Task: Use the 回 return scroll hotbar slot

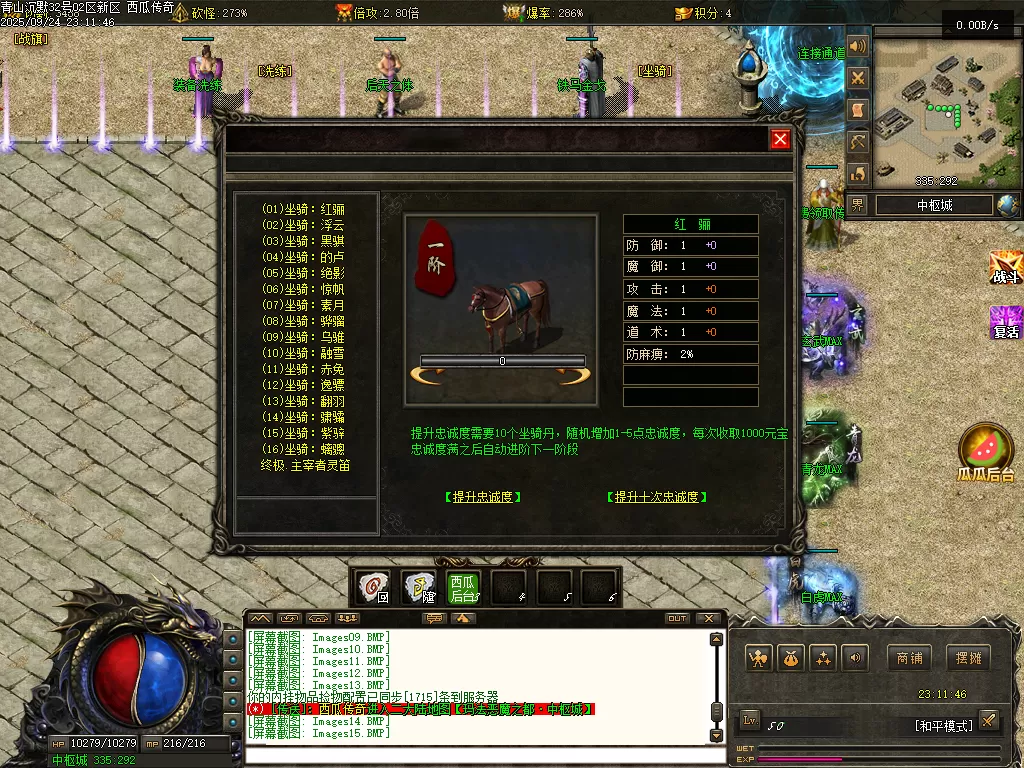Action: pyautogui.click(x=374, y=587)
